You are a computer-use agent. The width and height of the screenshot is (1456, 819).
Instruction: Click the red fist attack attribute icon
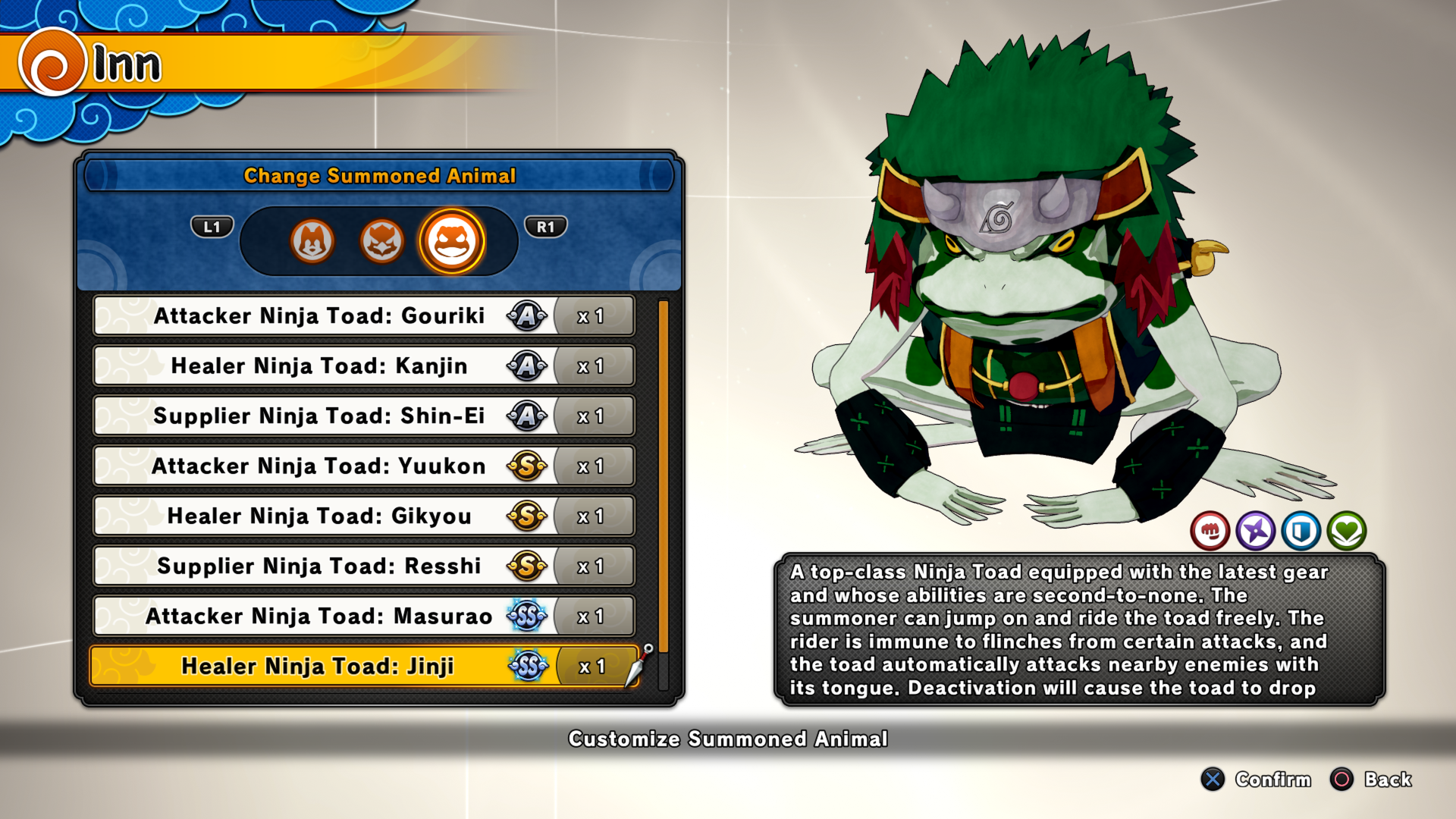pos(1210,531)
